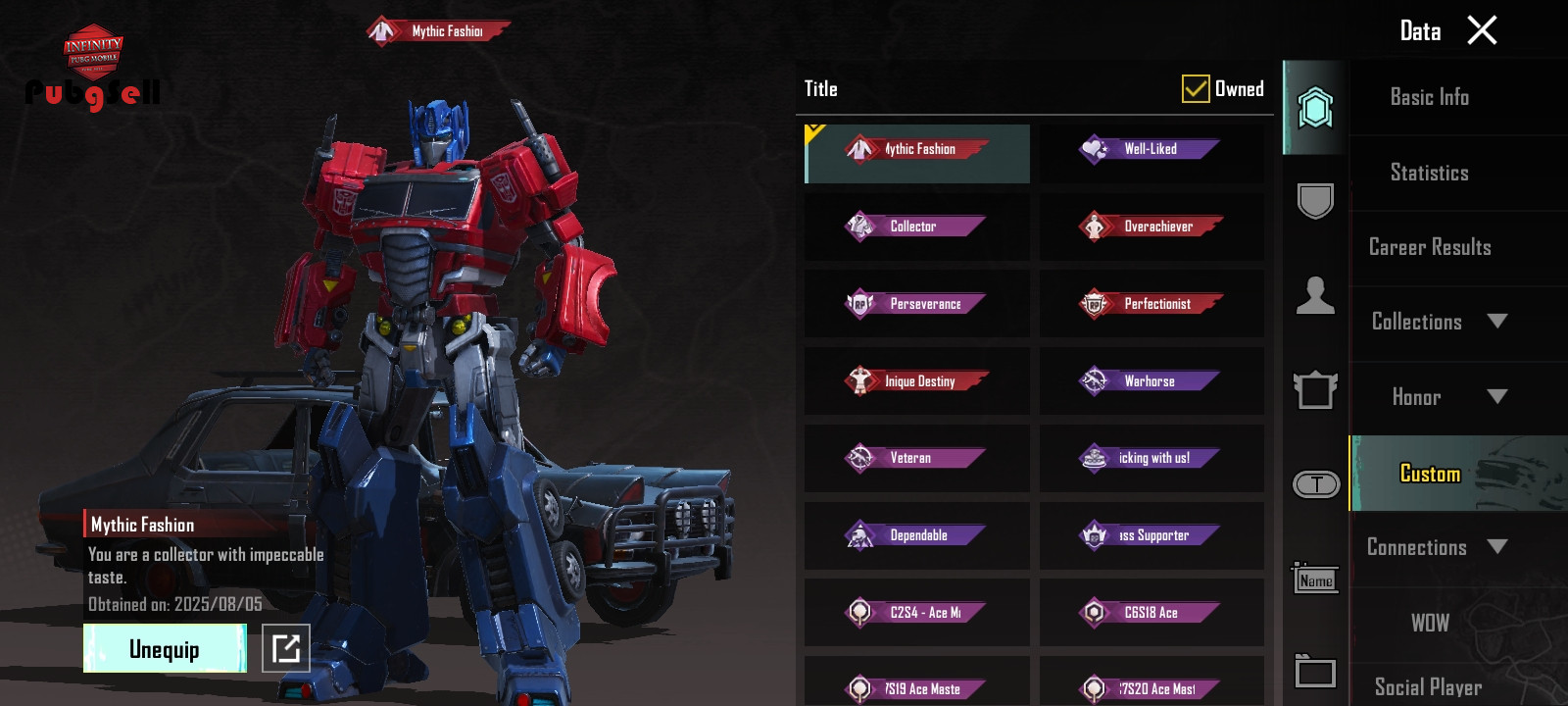This screenshot has height=706, width=1568.
Task: Select the Veteran title
Action: click(916, 458)
